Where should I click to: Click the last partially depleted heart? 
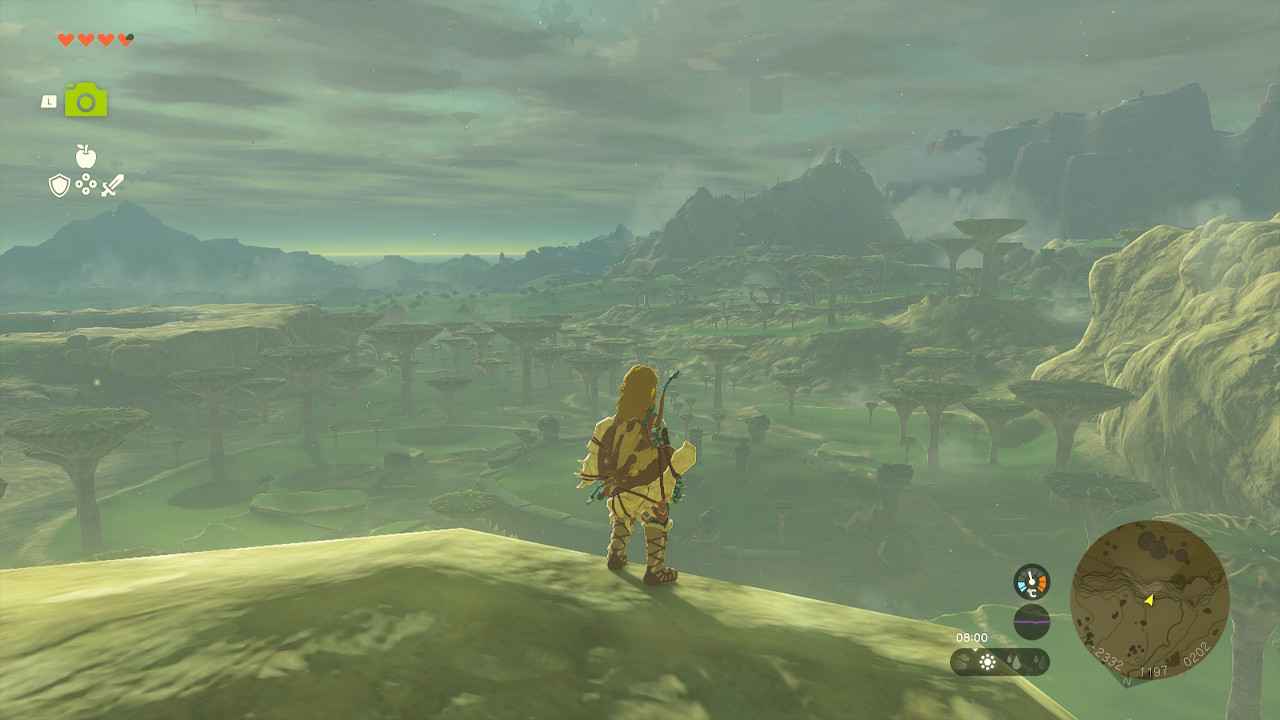pos(125,39)
